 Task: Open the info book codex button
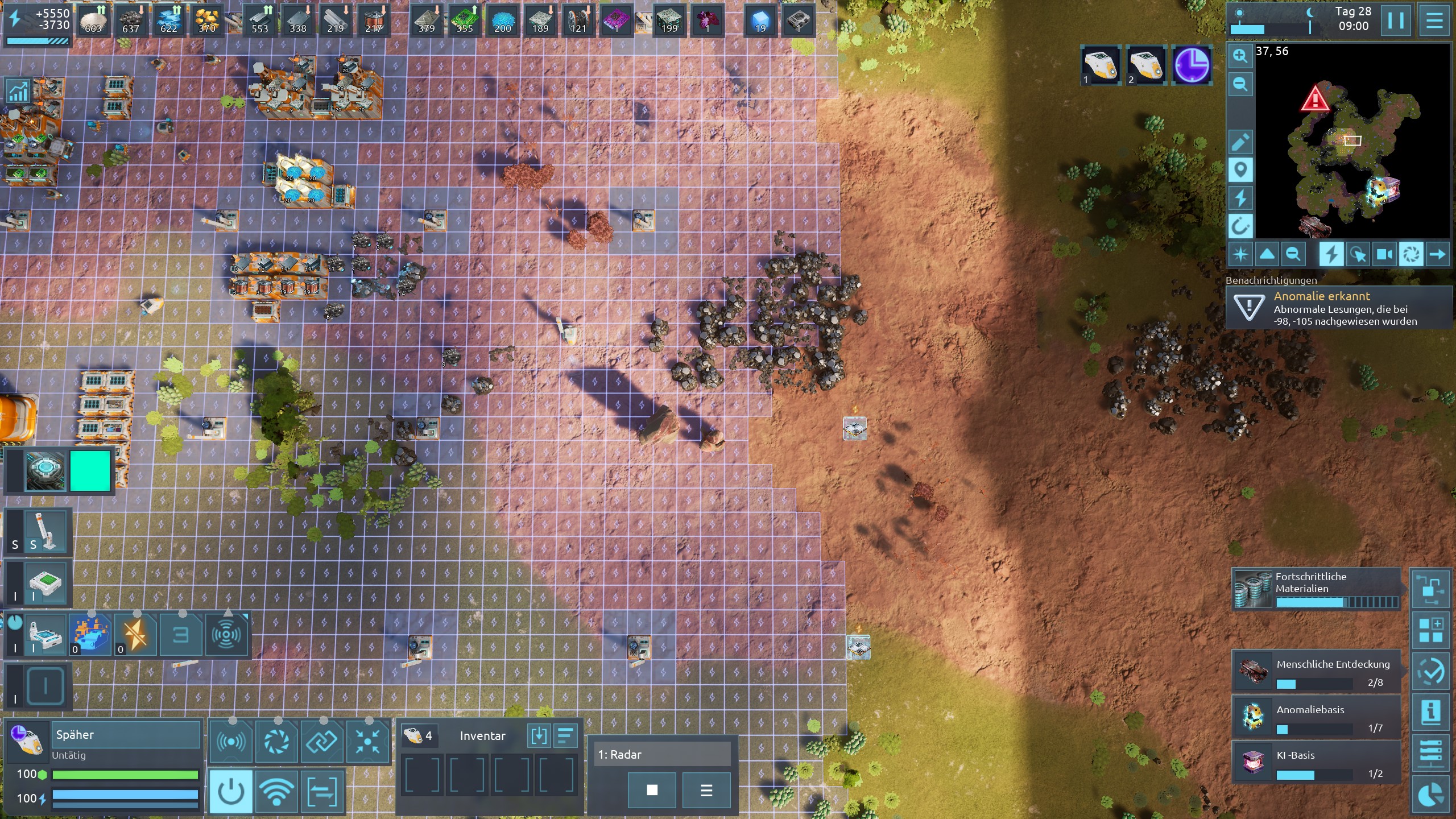pos(1431,711)
